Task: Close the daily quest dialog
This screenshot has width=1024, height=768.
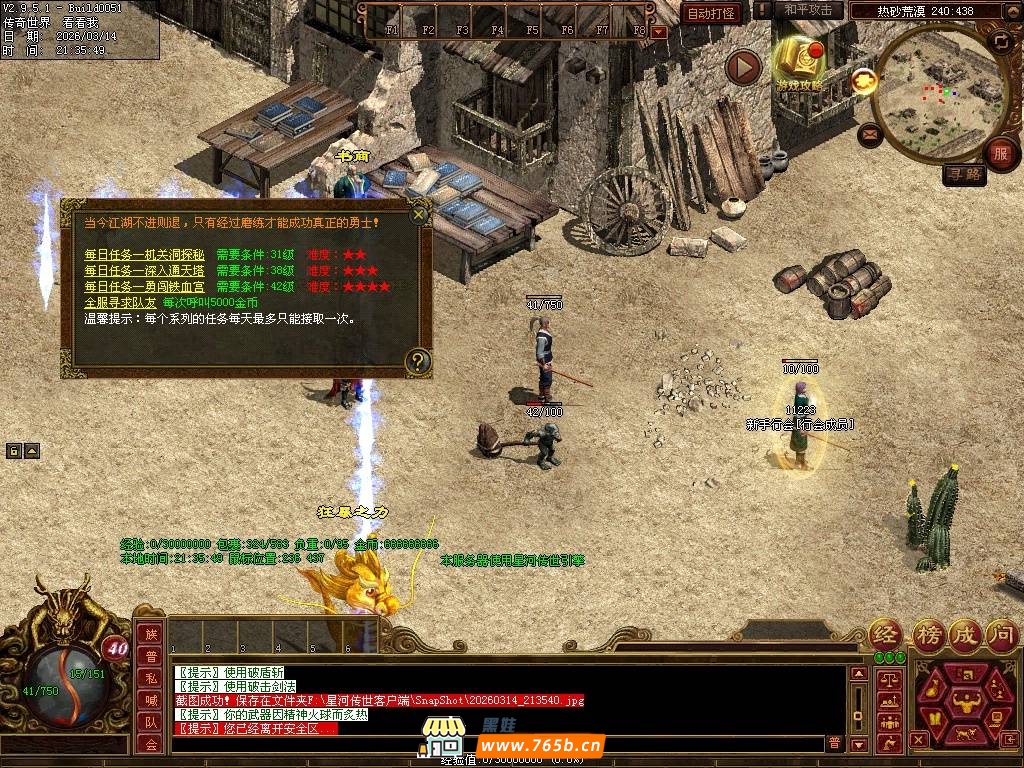Action: click(x=419, y=213)
